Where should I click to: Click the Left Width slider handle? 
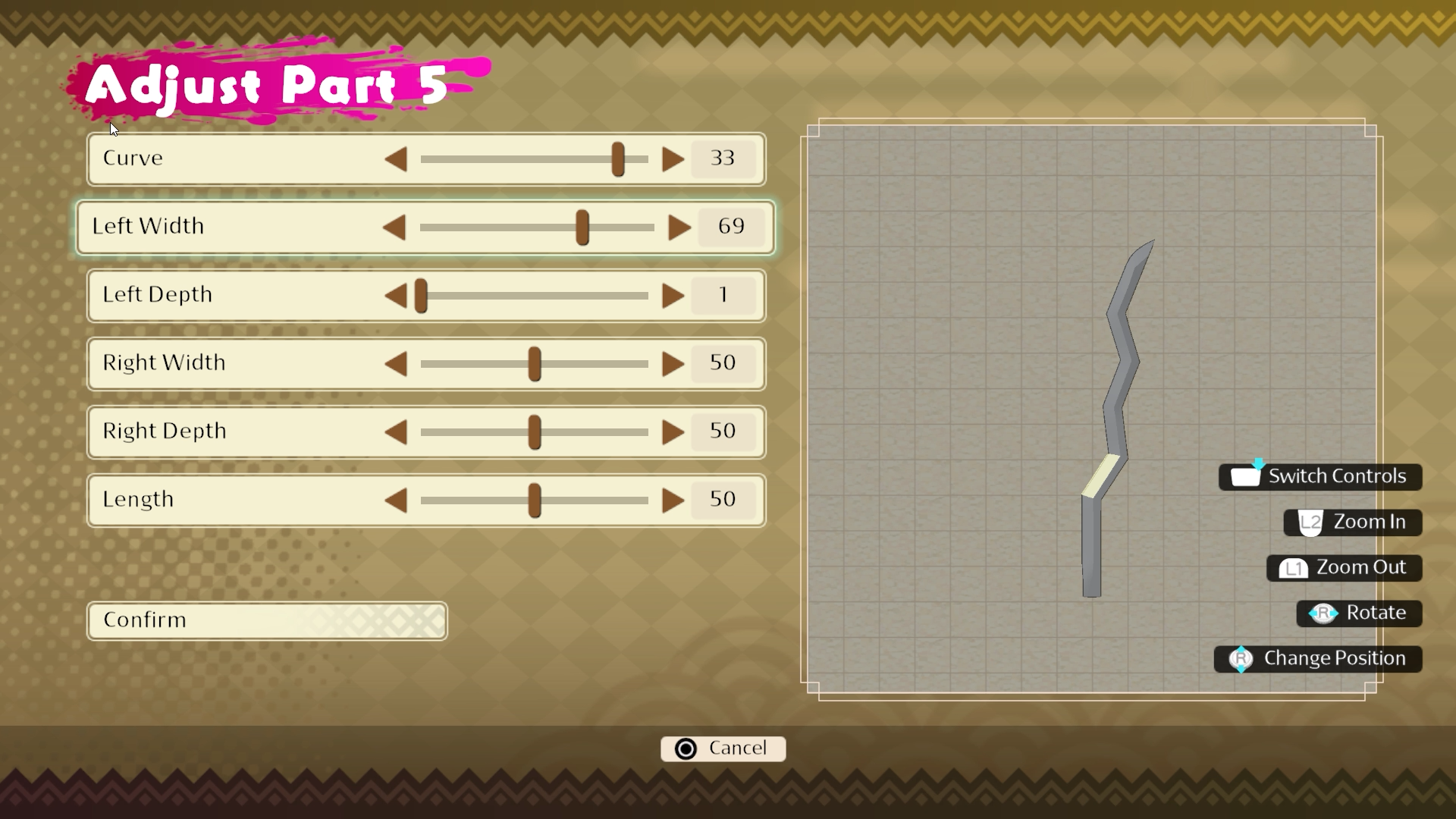point(582,227)
